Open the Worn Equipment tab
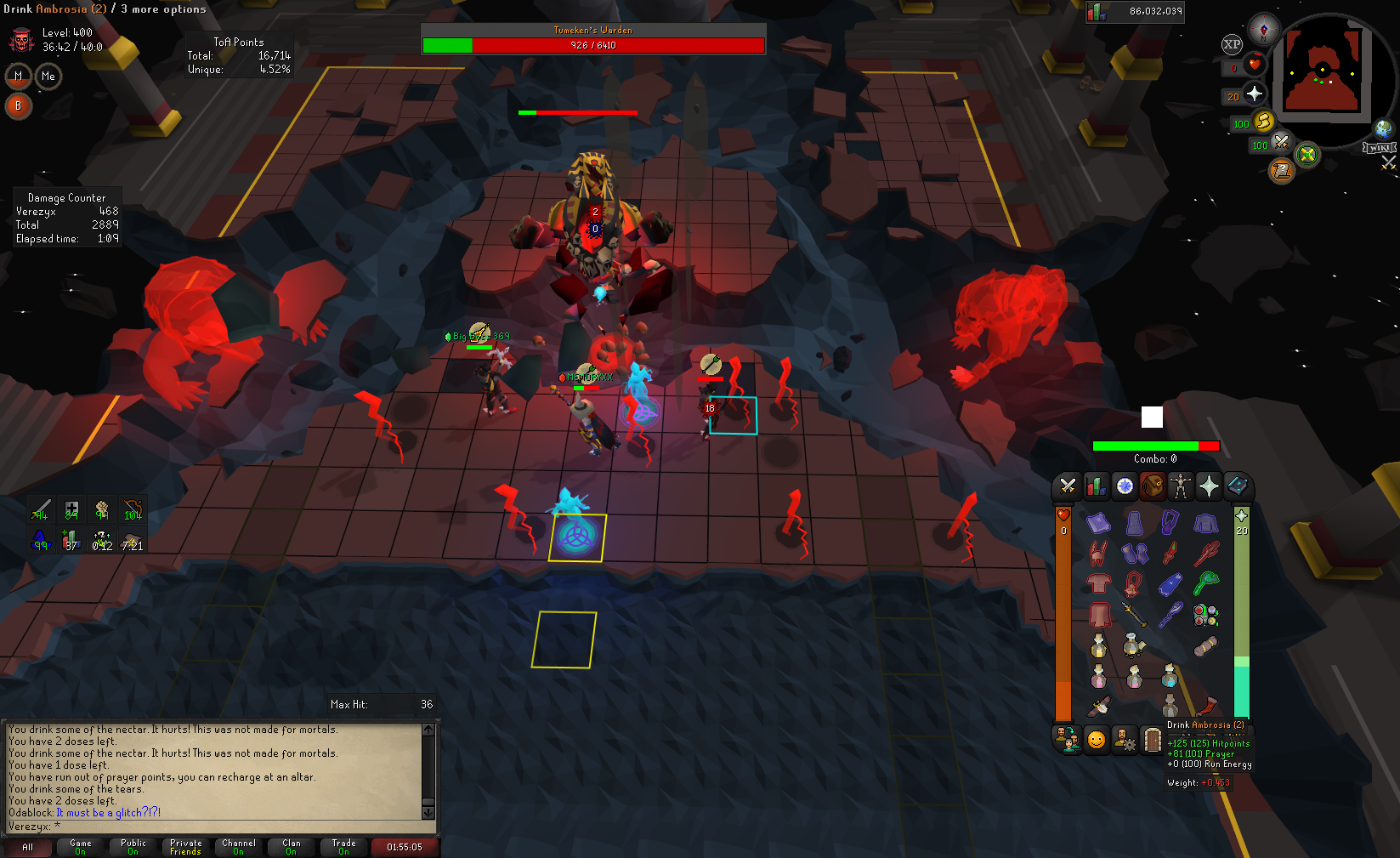Screen dimensions: 1400x858 pos(1181,486)
